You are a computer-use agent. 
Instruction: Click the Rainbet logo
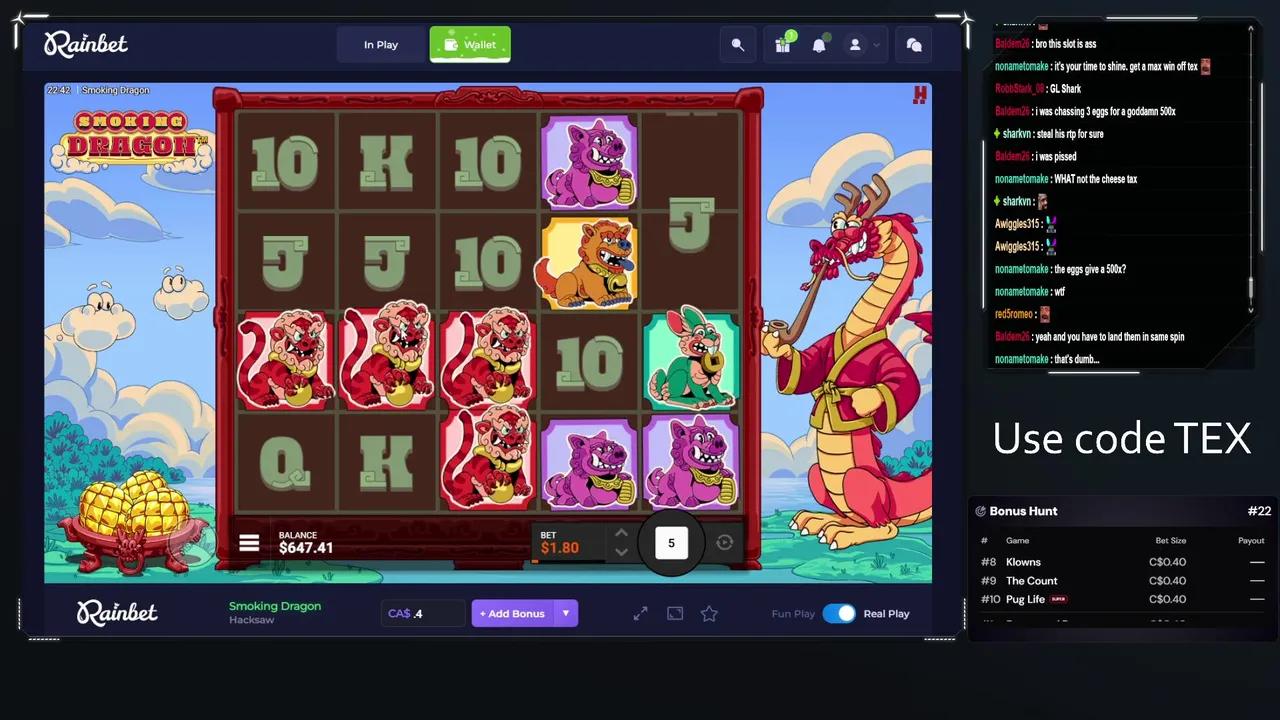pos(86,44)
